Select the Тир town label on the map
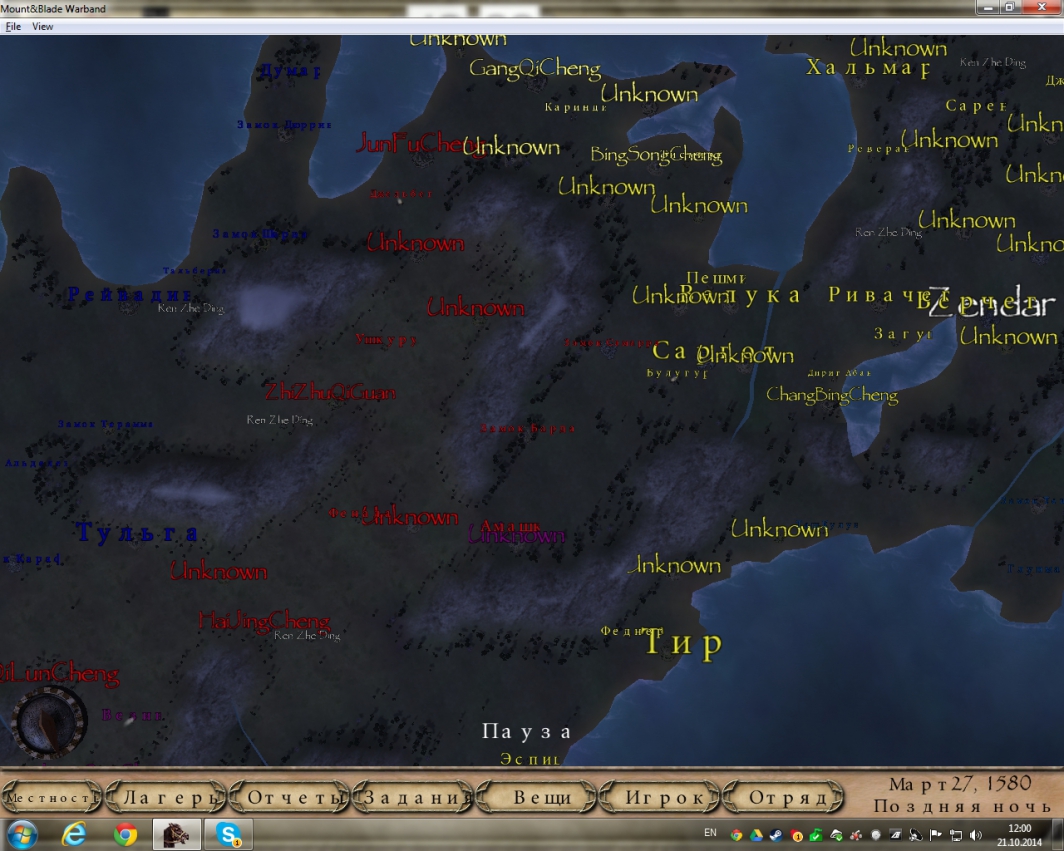 point(683,644)
